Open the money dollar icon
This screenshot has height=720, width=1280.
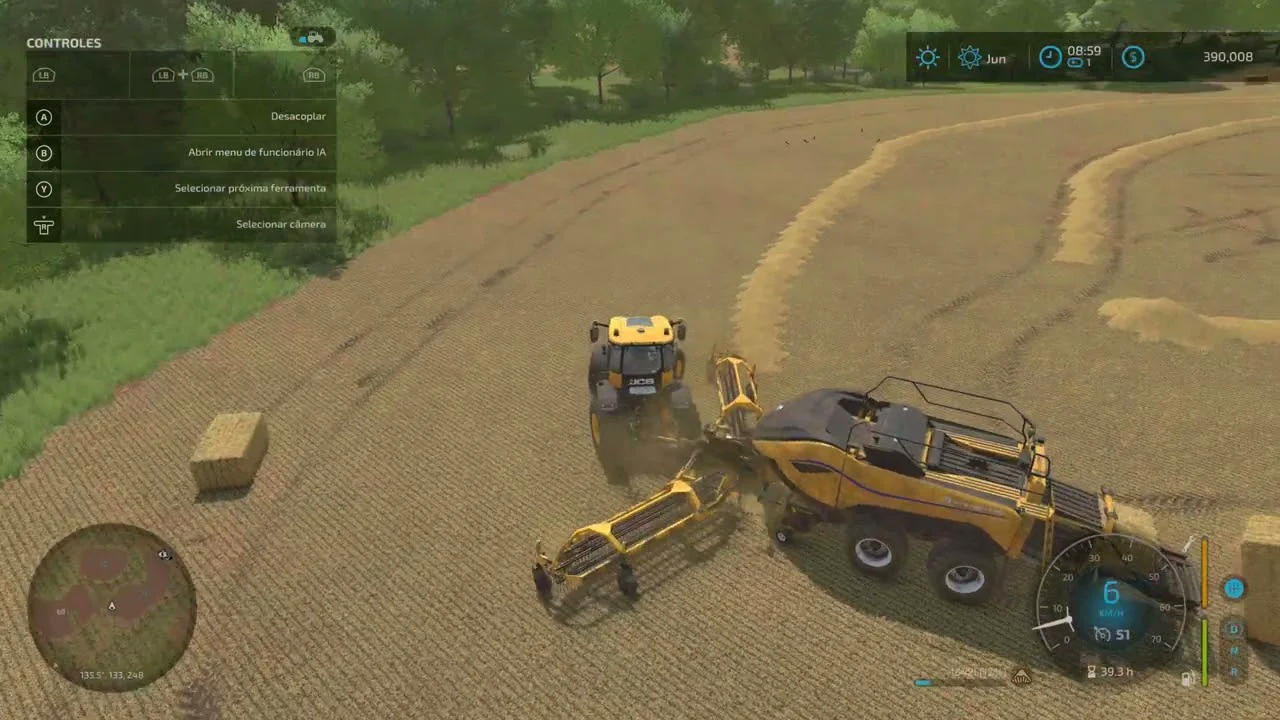coord(1132,57)
